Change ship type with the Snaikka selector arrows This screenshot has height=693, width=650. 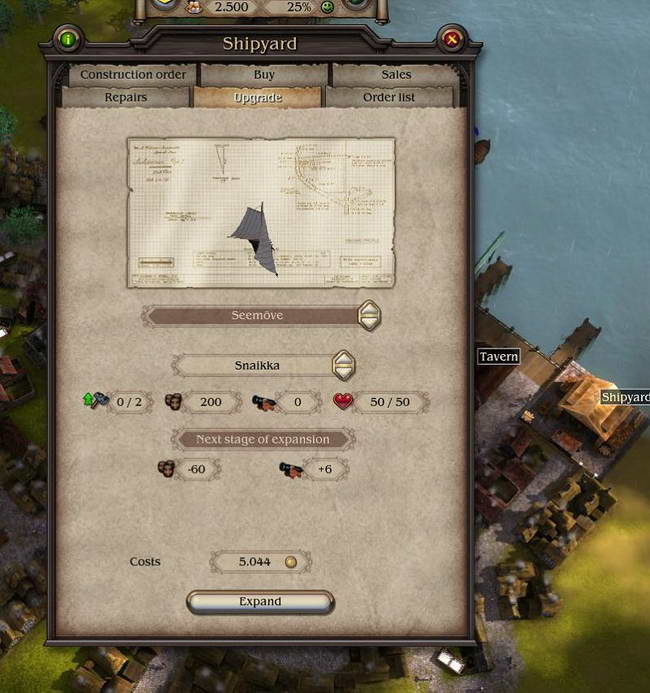point(343,365)
